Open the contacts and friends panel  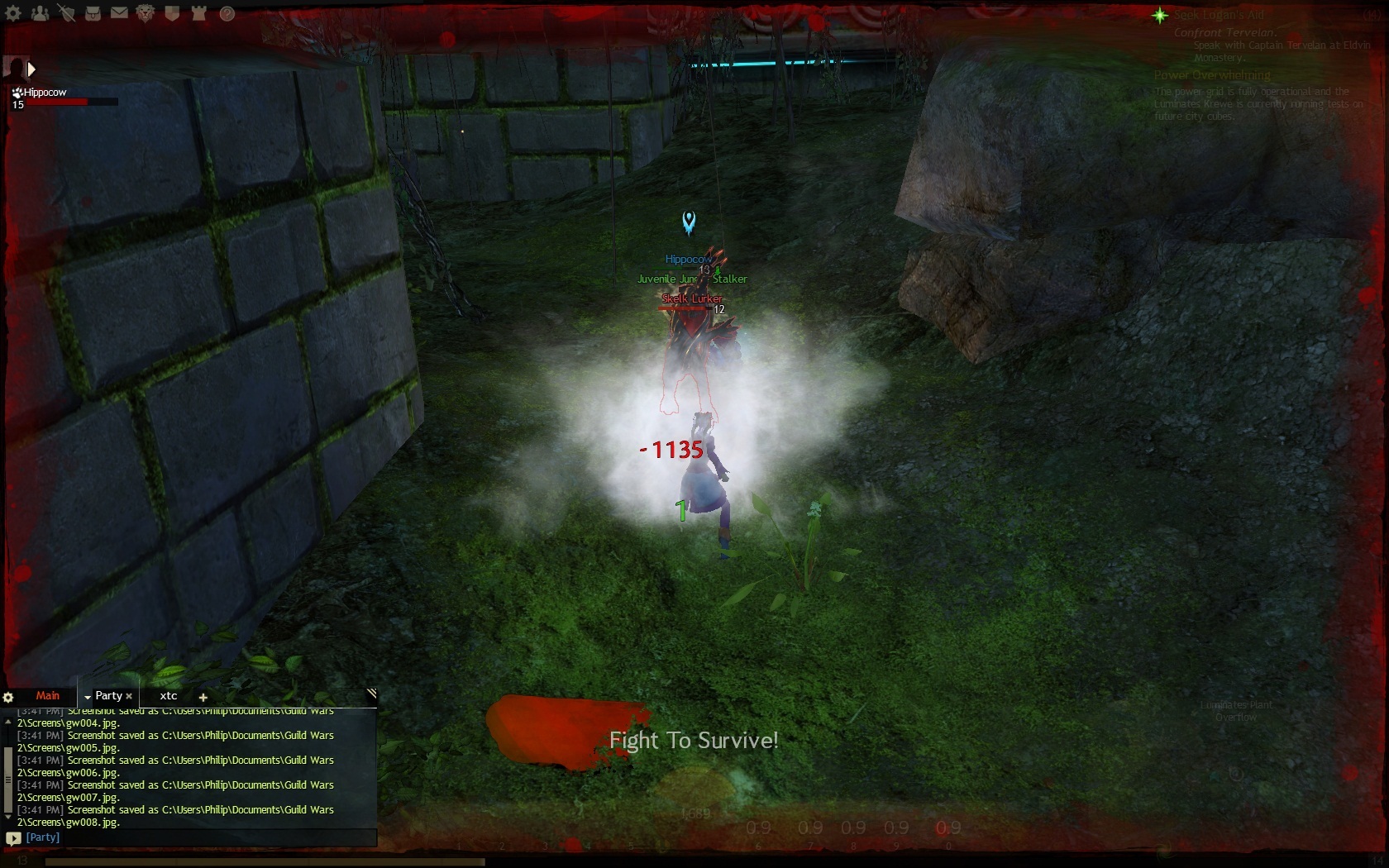(40, 13)
